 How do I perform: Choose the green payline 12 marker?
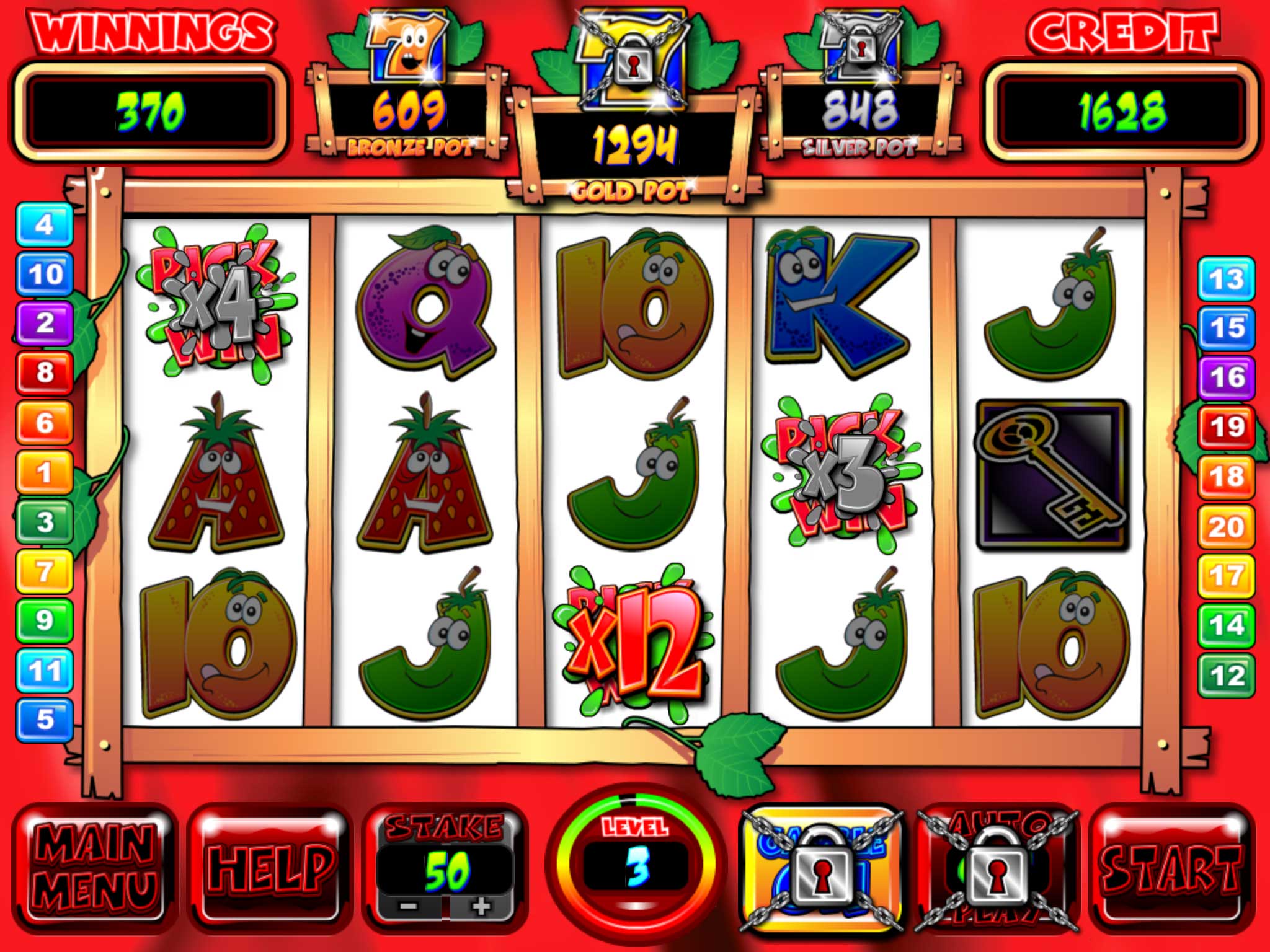coord(1226,675)
